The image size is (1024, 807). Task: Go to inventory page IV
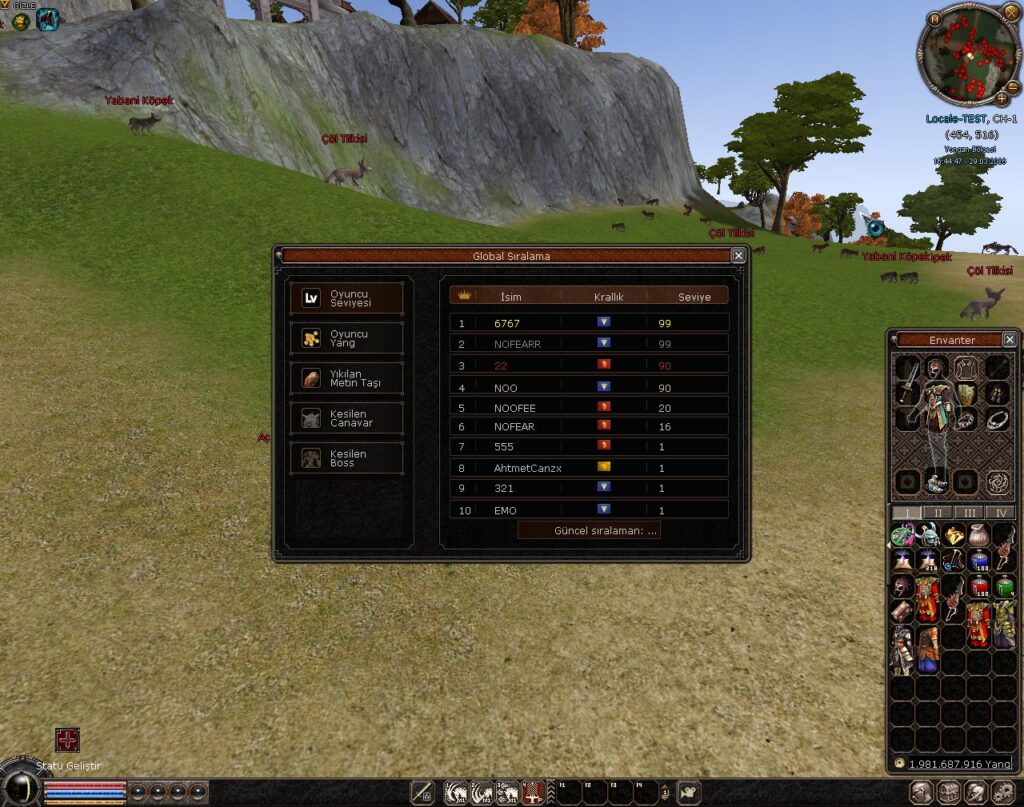(999, 513)
